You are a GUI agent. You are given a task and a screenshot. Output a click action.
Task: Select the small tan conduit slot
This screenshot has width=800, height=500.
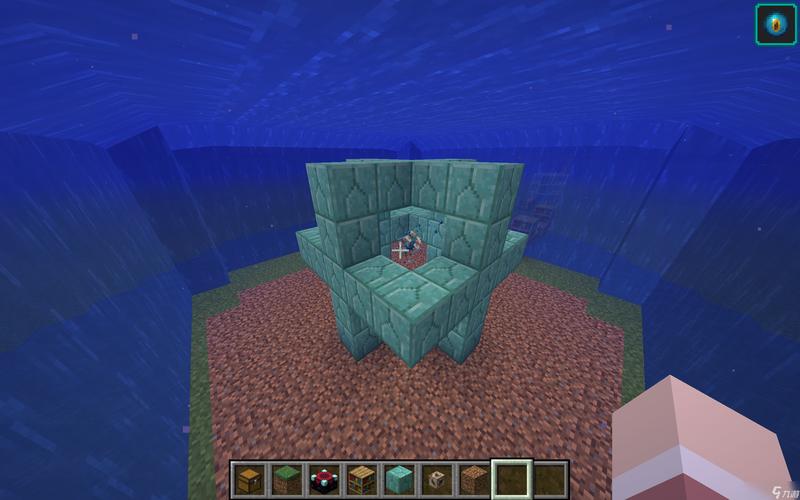tap(436, 479)
